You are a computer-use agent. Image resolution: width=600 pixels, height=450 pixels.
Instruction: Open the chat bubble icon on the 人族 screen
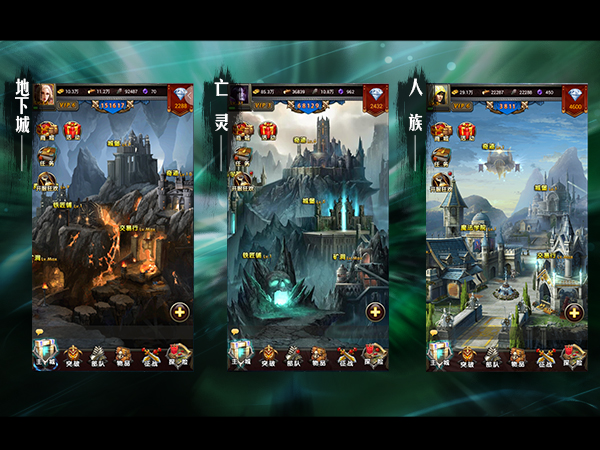click(x=433, y=334)
